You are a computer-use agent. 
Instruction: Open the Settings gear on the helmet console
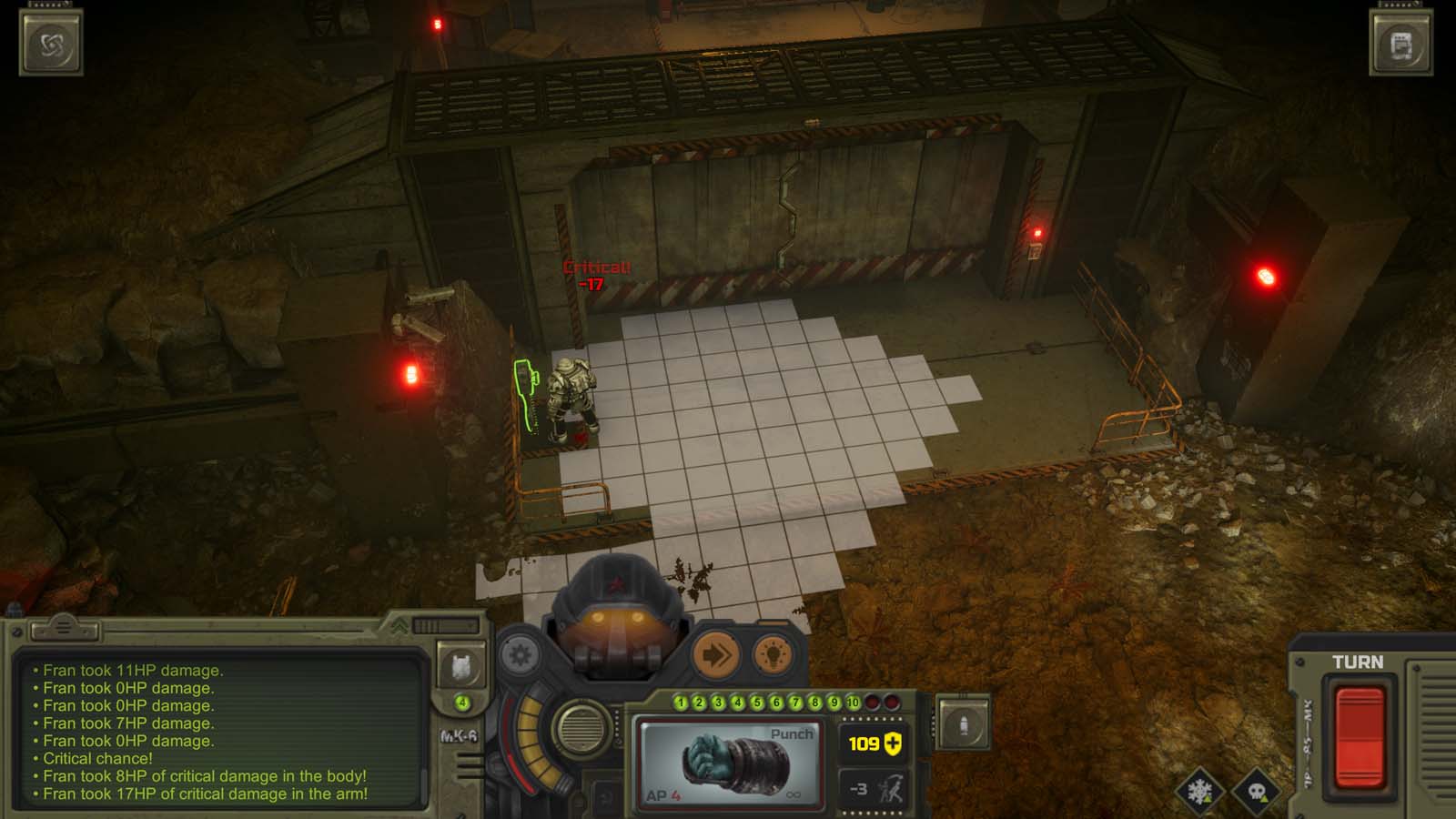[x=517, y=655]
